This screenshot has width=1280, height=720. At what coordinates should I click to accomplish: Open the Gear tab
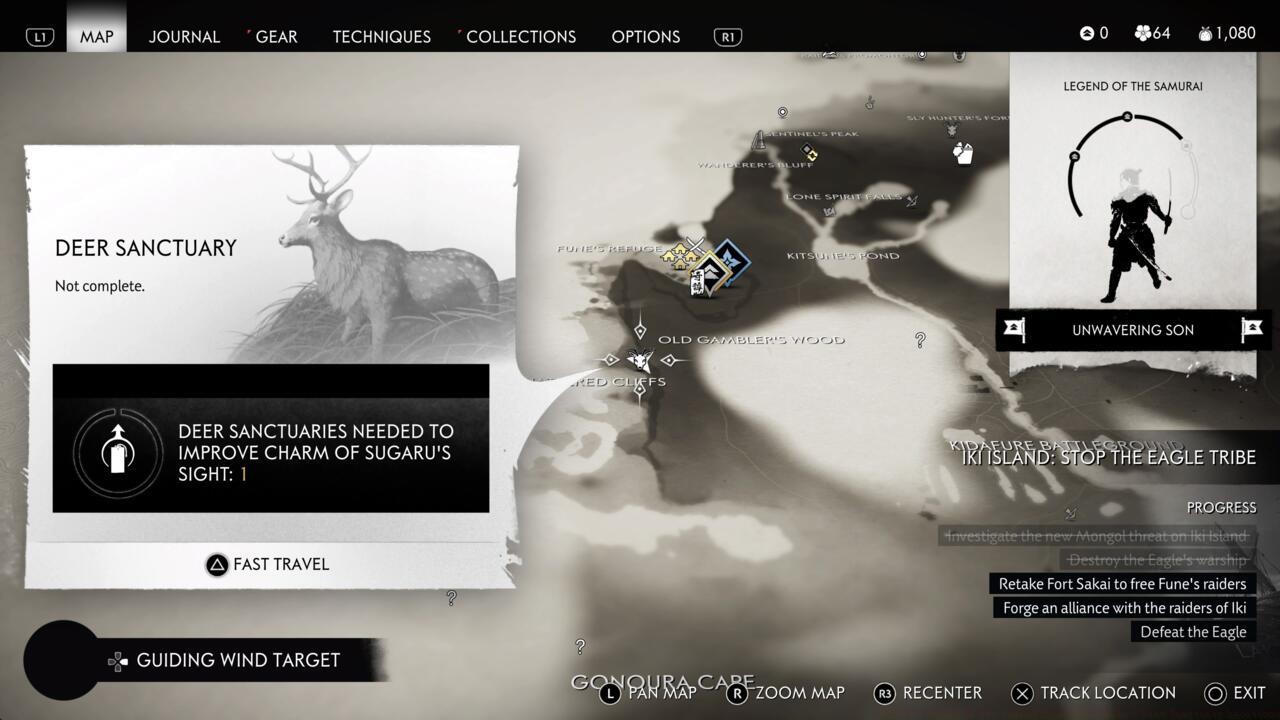pos(276,36)
